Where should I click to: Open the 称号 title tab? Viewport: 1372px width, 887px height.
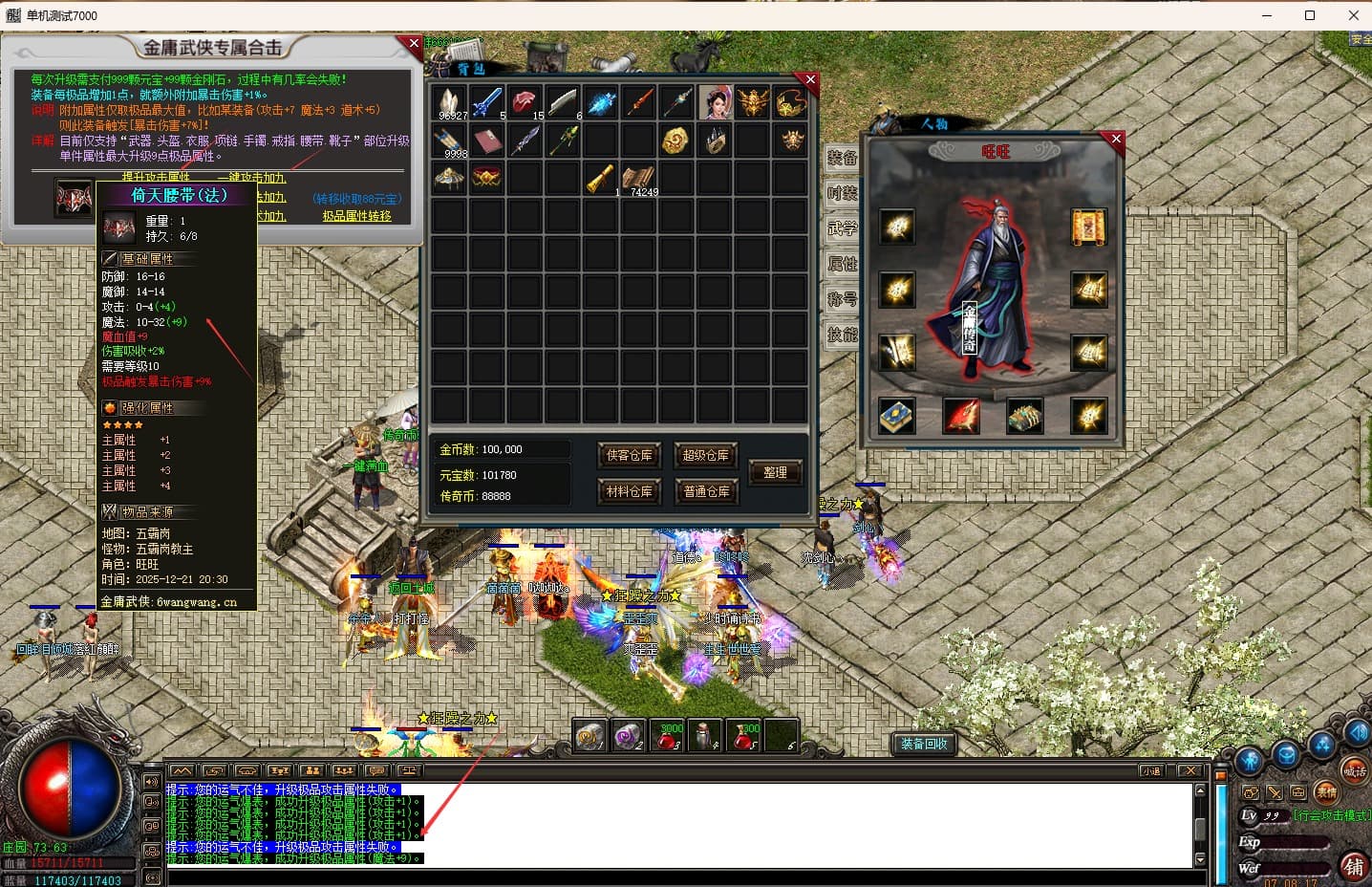[842, 299]
